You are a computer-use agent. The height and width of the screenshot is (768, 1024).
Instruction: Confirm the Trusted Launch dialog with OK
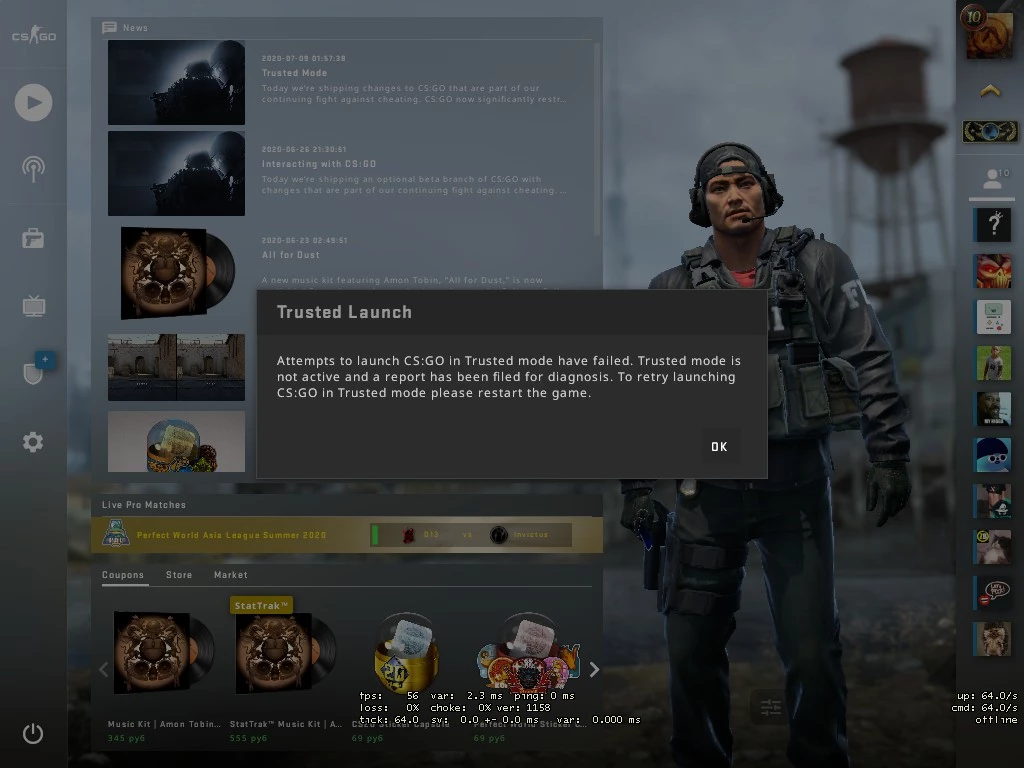(x=718, y=447)
